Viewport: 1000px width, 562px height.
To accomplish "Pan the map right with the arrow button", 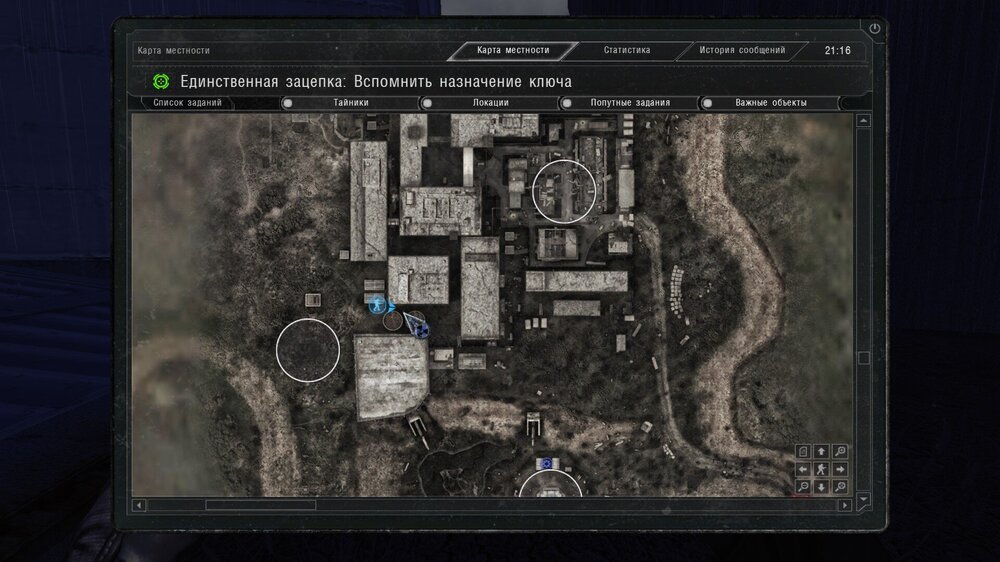I will [x=839, y=469].
